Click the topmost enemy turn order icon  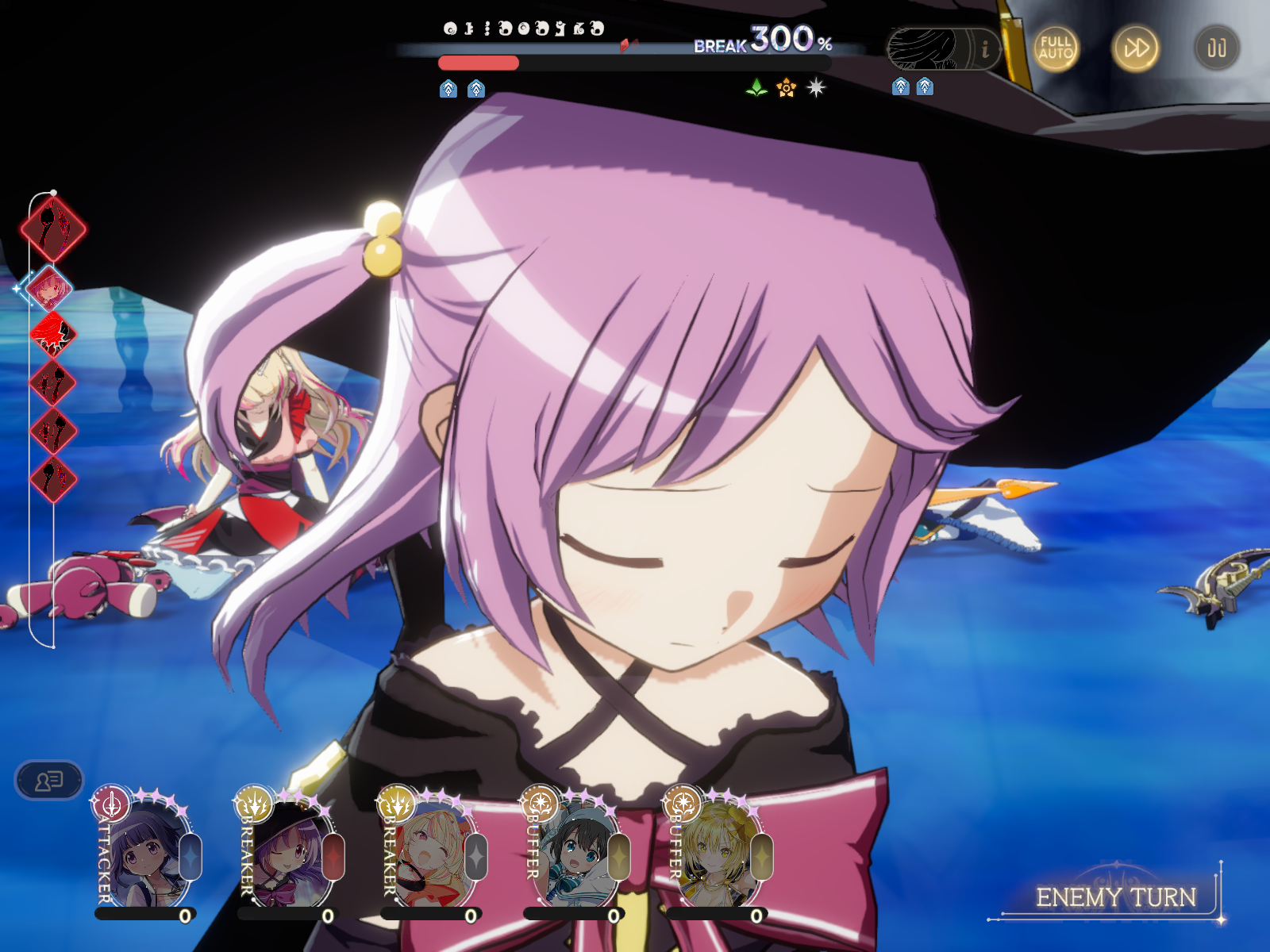click(53, 228)
